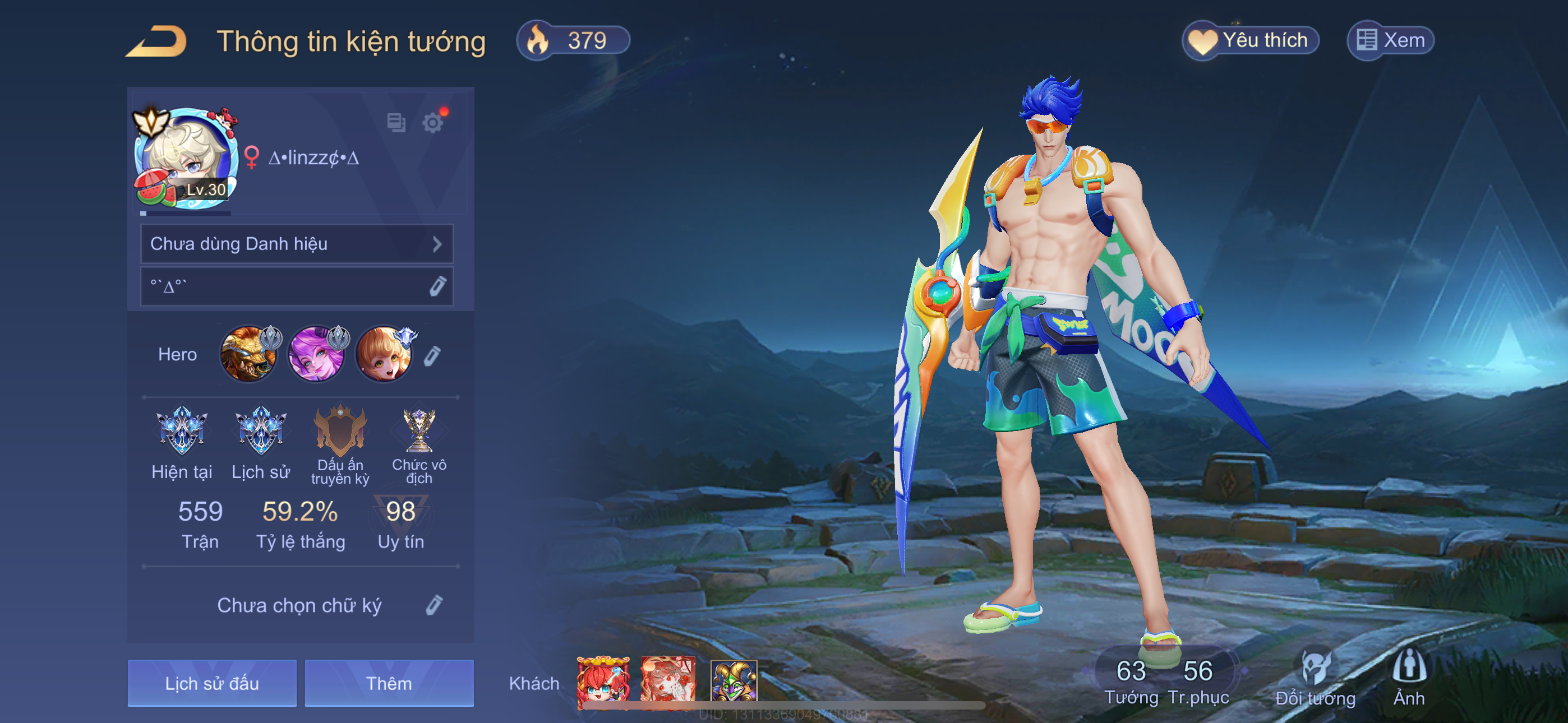Viewport: 1568px width, 723px height.
Task: Edit the Chưa chọn chữ ký signature
Action: point(434,605)
